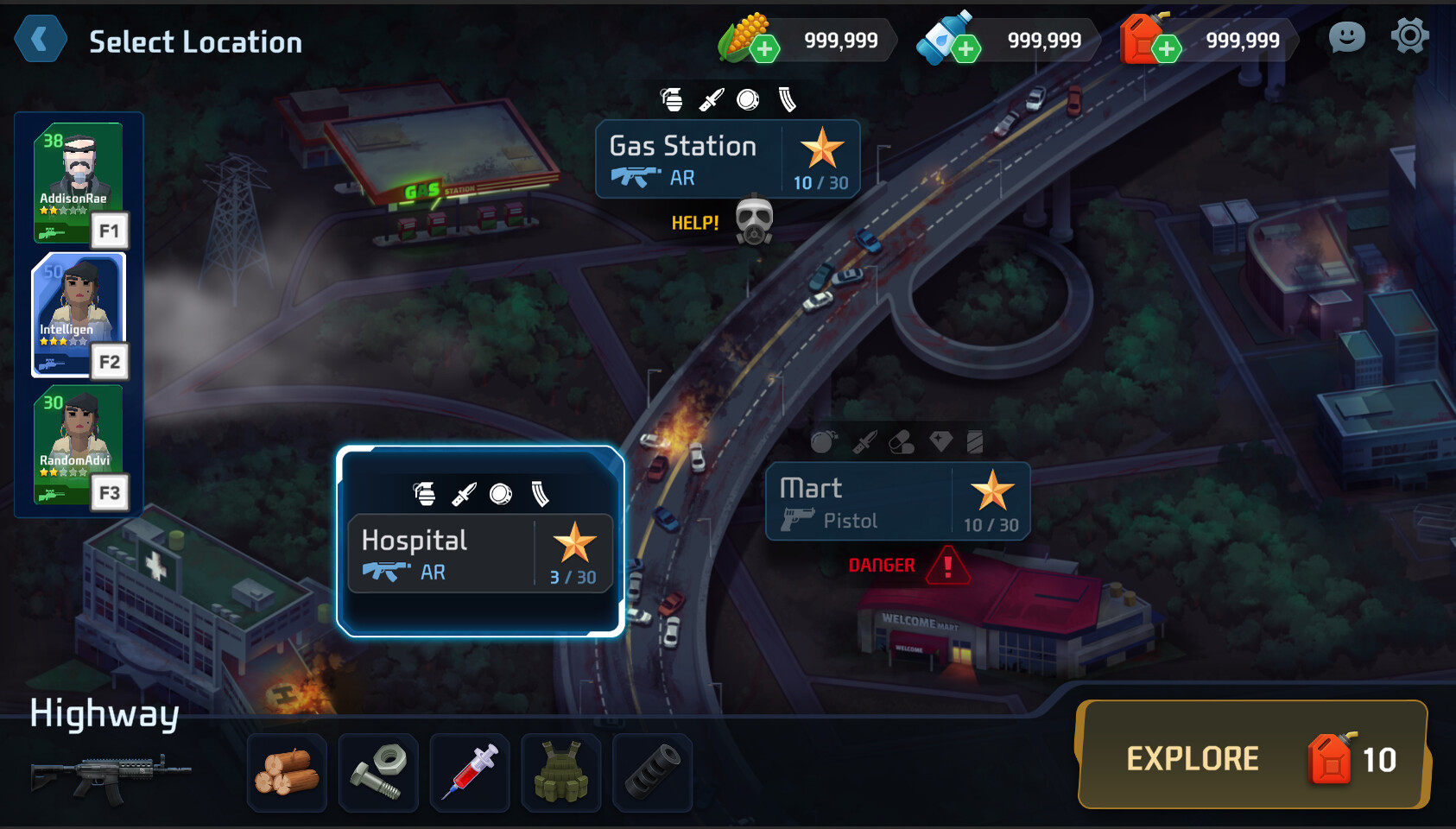Select the AddisonRae survivor card
The height and width of the screenshot is (829, 1456).
tap(78, 182)
